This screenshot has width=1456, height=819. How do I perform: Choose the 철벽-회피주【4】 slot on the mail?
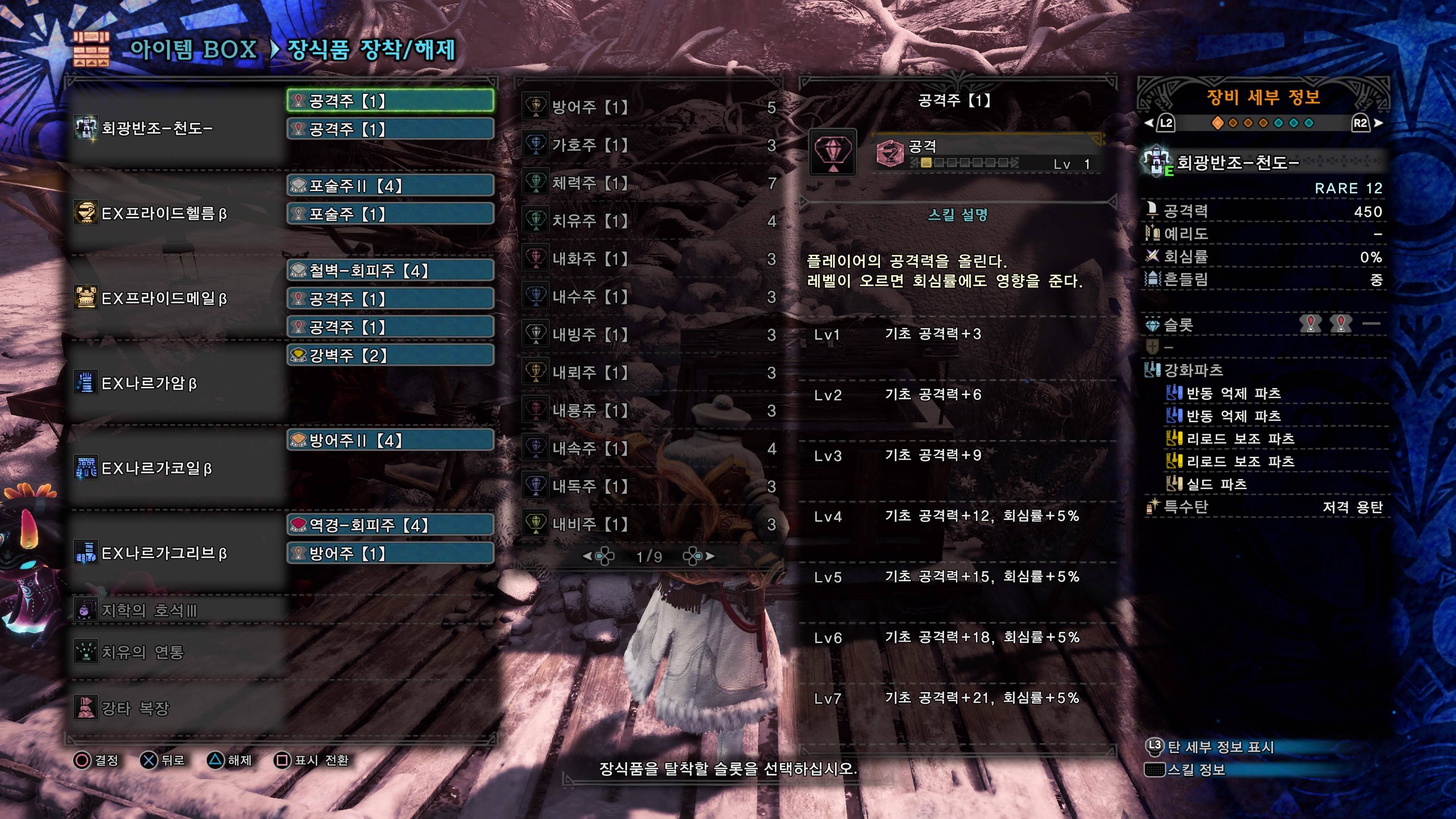(x=390, y=270)
